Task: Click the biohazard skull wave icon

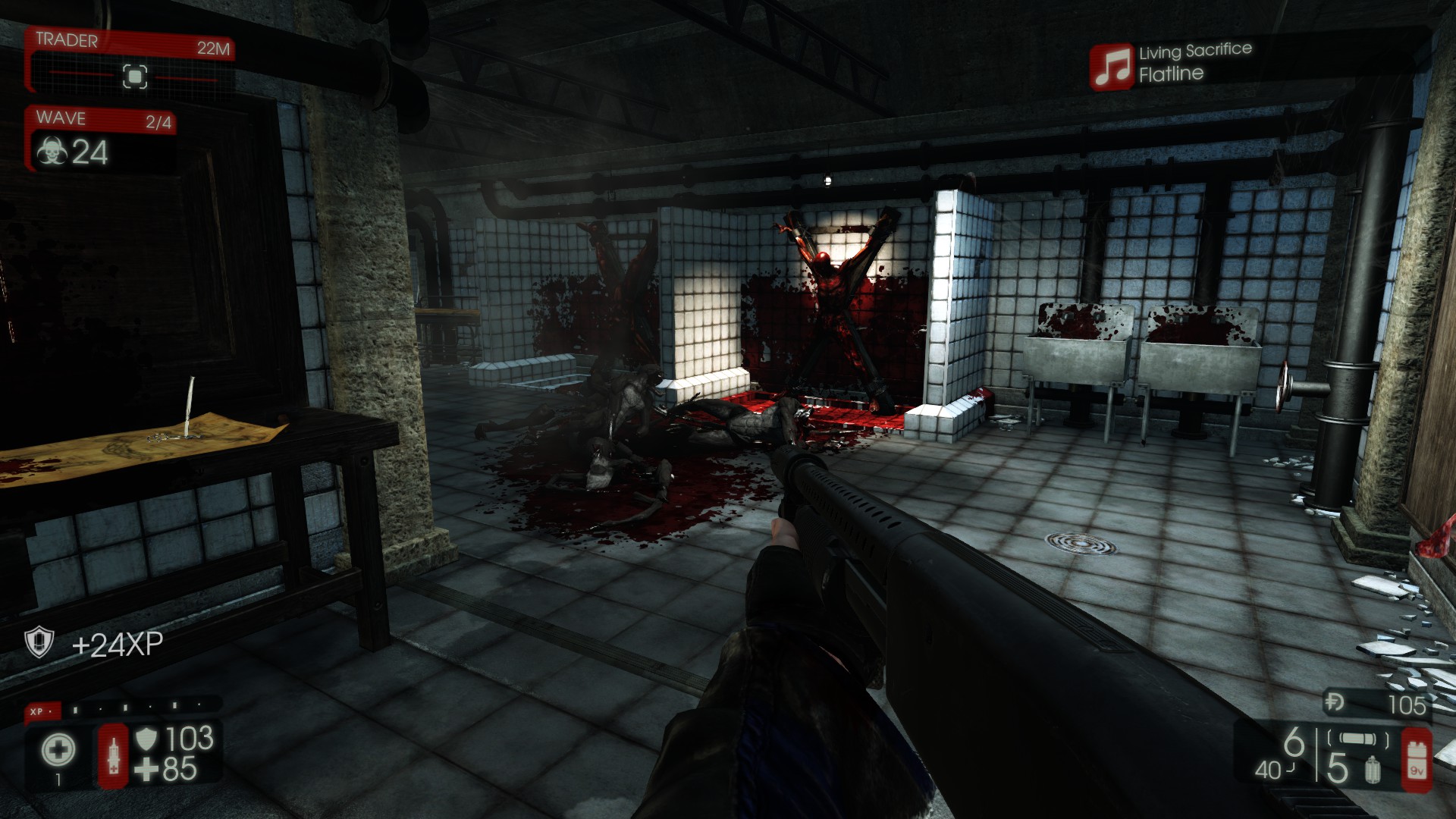Action: 51,152
